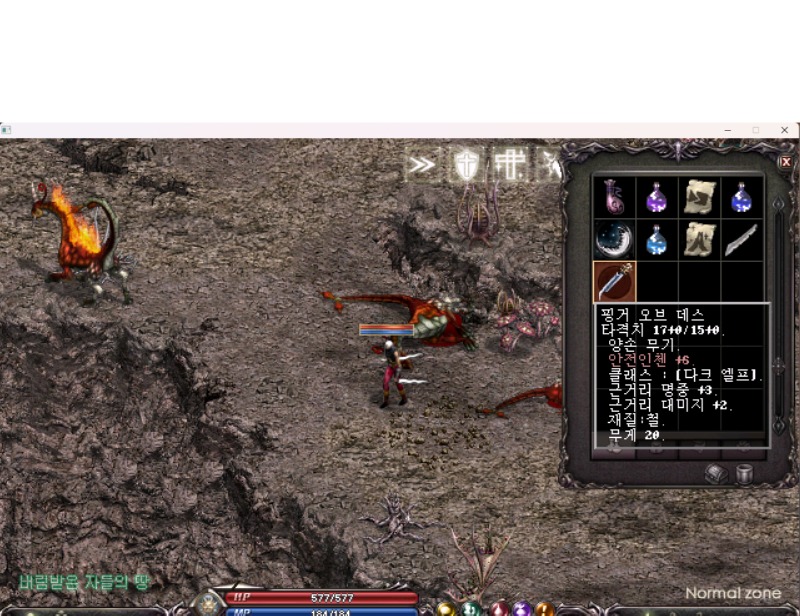Choose the grey curved blade item
800x616 pixels.
click(741, 240)
